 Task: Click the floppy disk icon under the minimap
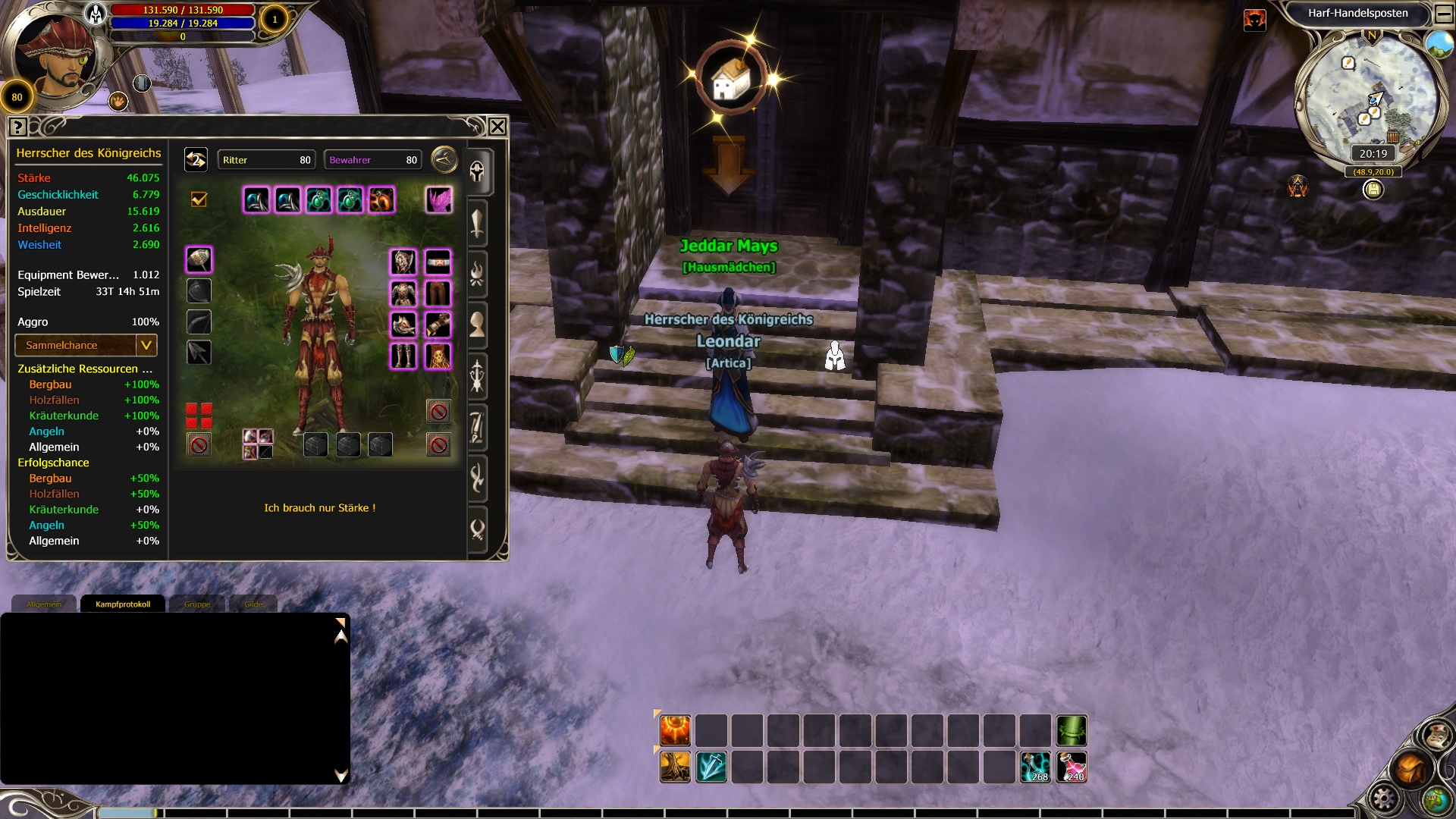(1373, 190)
